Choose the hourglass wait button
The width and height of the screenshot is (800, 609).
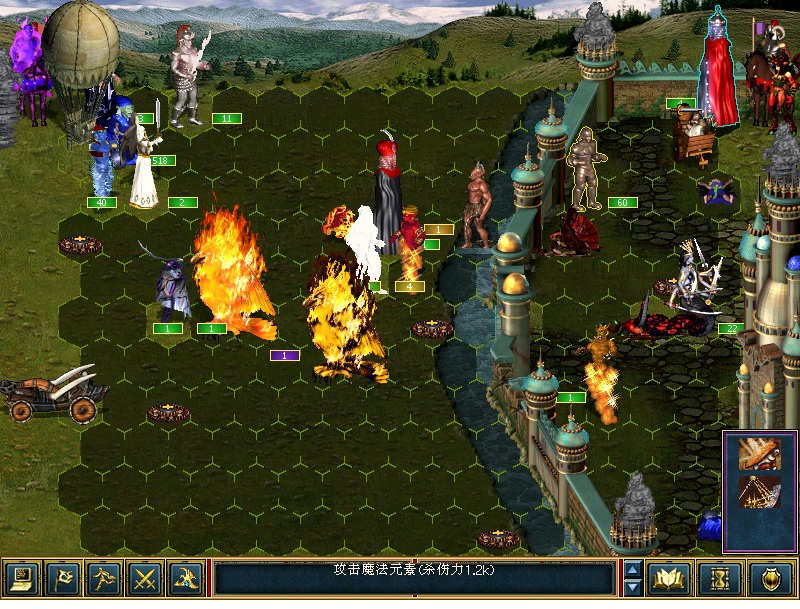tap(721, 578)
